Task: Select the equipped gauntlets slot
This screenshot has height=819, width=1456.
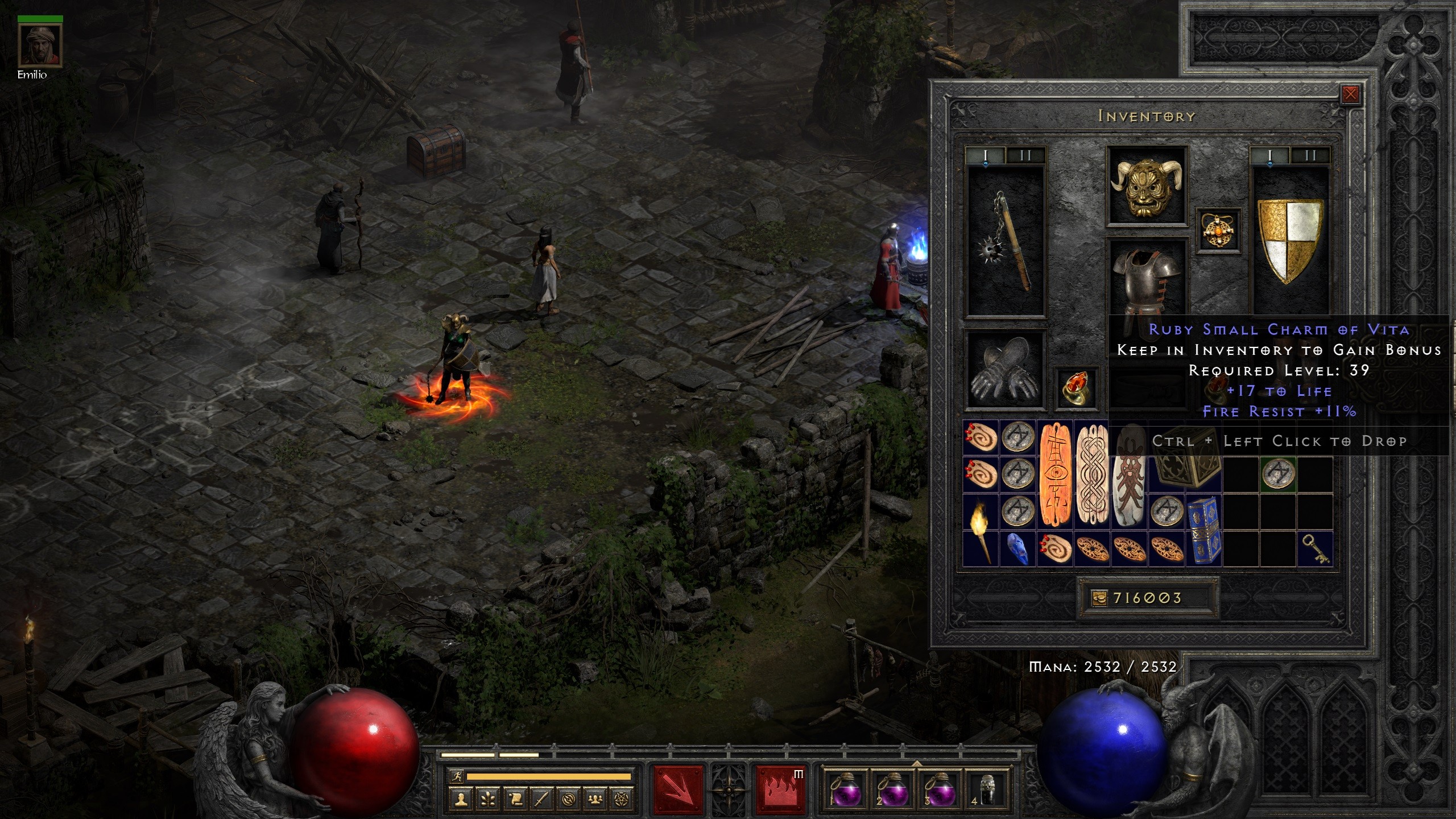Action: tap(1005, 371)
